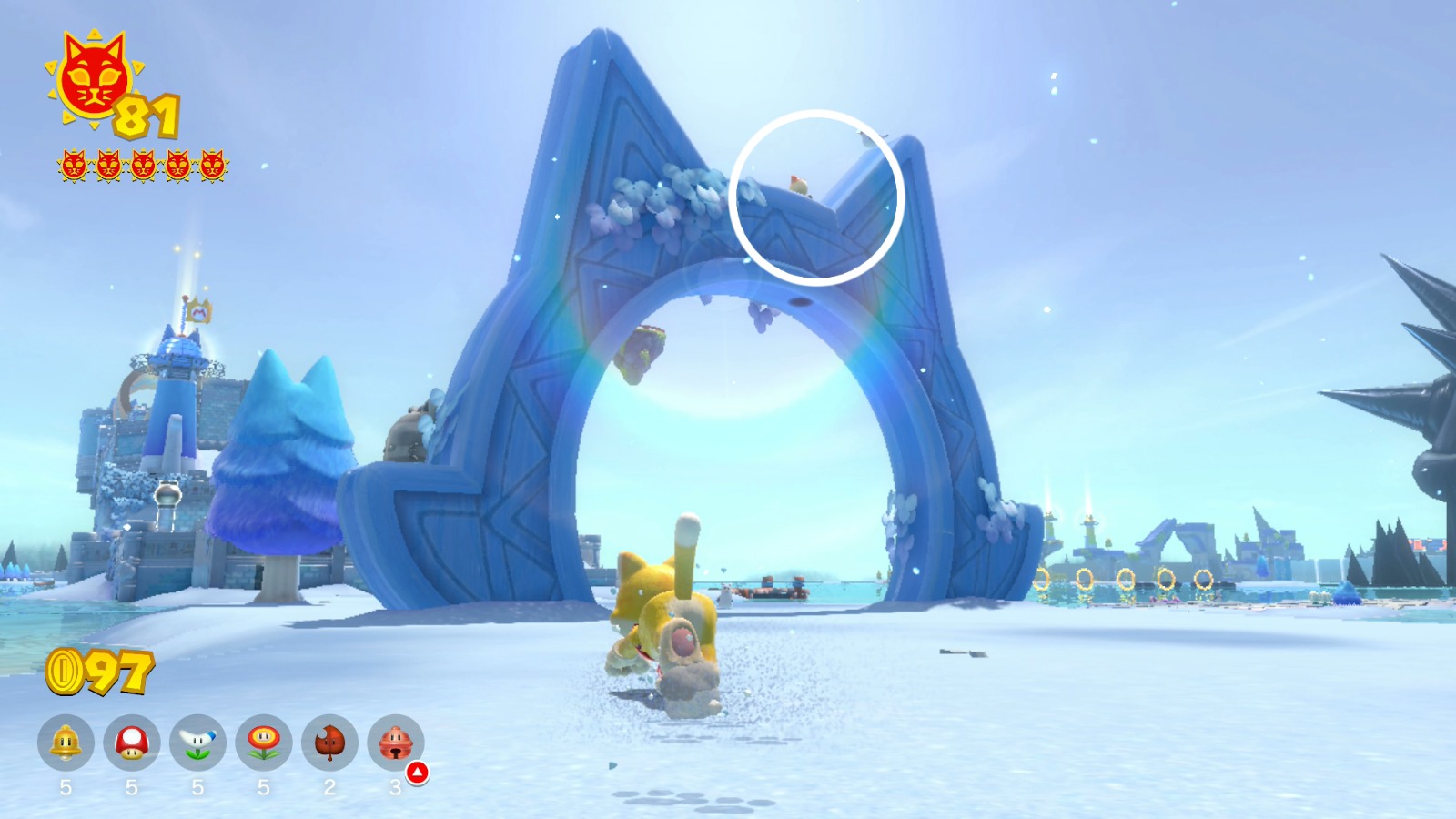Image resolution: width=1456 pixels, height=819 pixels.
Task: Select the Super Bell item icon
Action: (x=66, y=744)
